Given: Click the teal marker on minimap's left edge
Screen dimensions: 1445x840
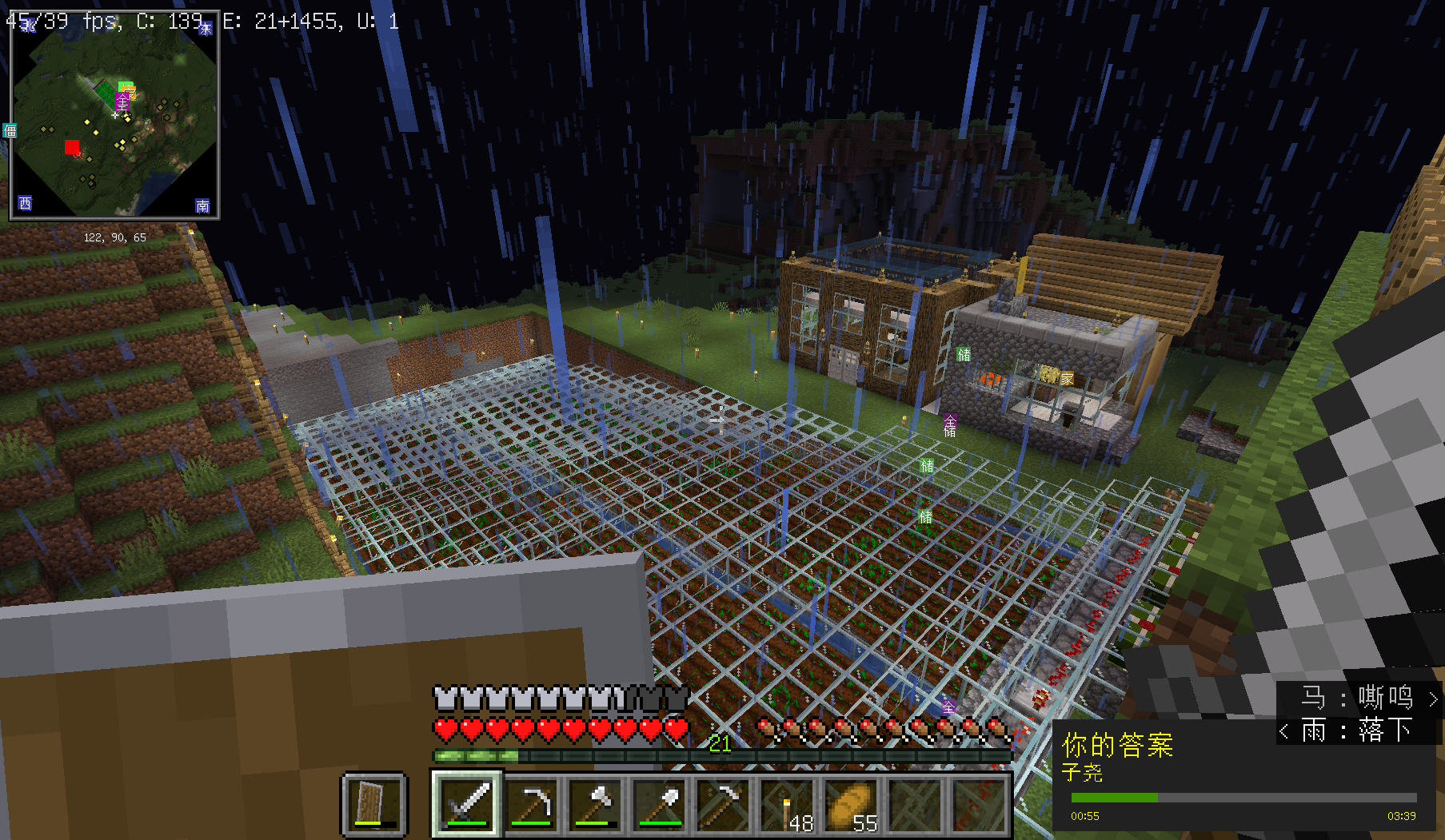Looking at the screenshot, I should coord(10,130).
